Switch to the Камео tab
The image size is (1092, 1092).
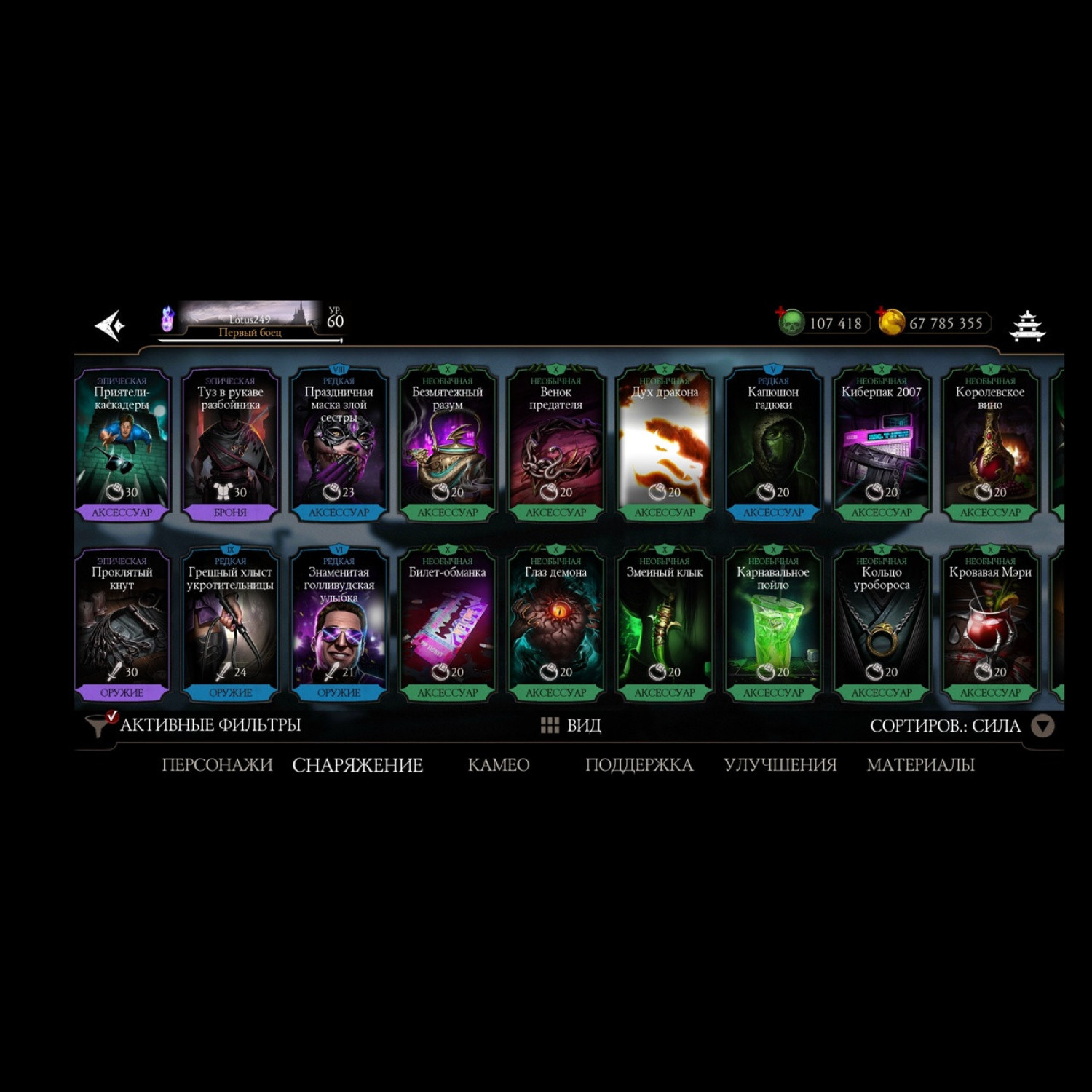[498, 765]
